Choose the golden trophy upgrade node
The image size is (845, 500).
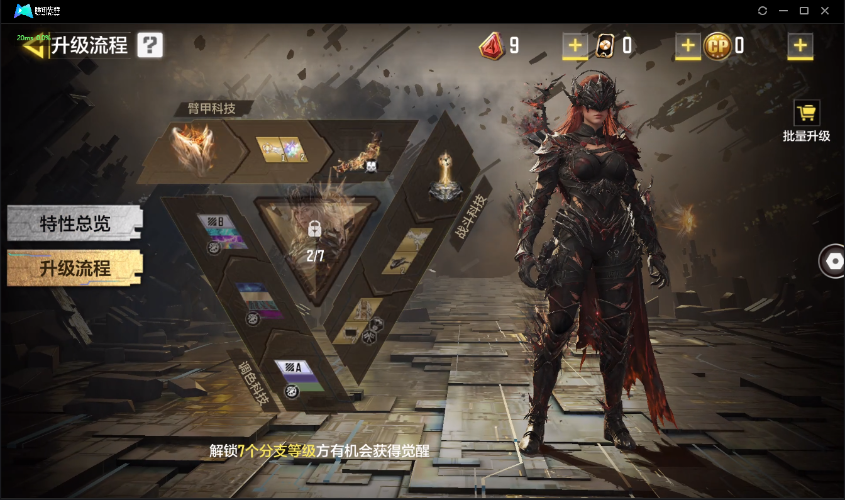point(444,177)
